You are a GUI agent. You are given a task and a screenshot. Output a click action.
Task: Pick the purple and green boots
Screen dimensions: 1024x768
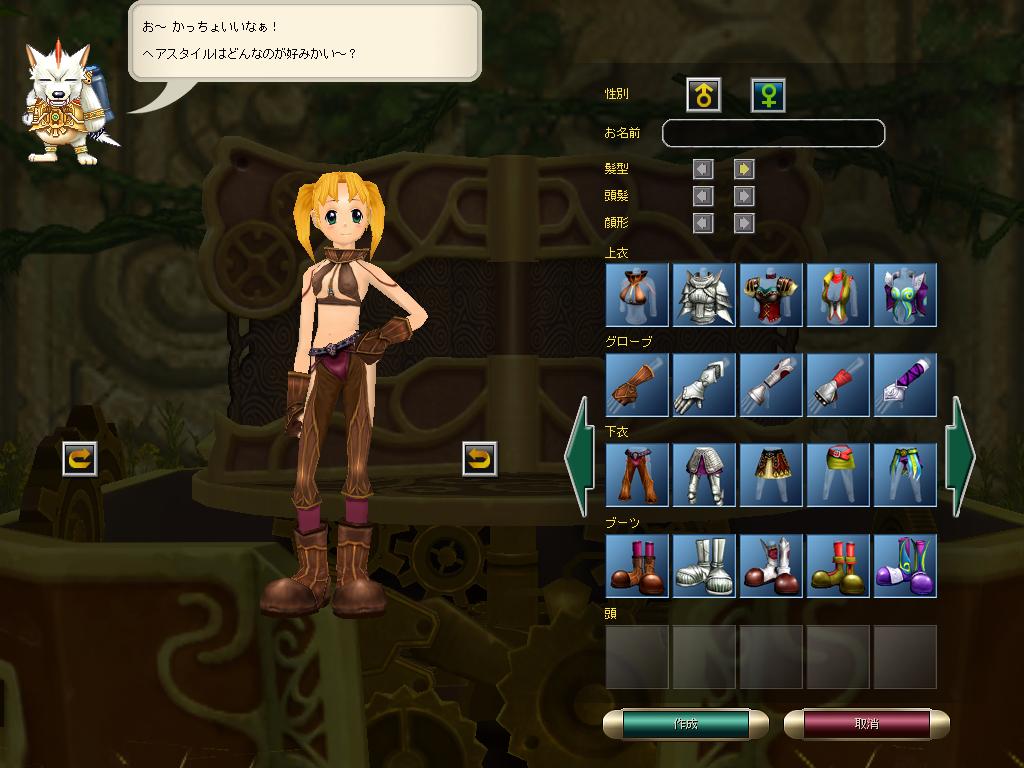[905, 565]
